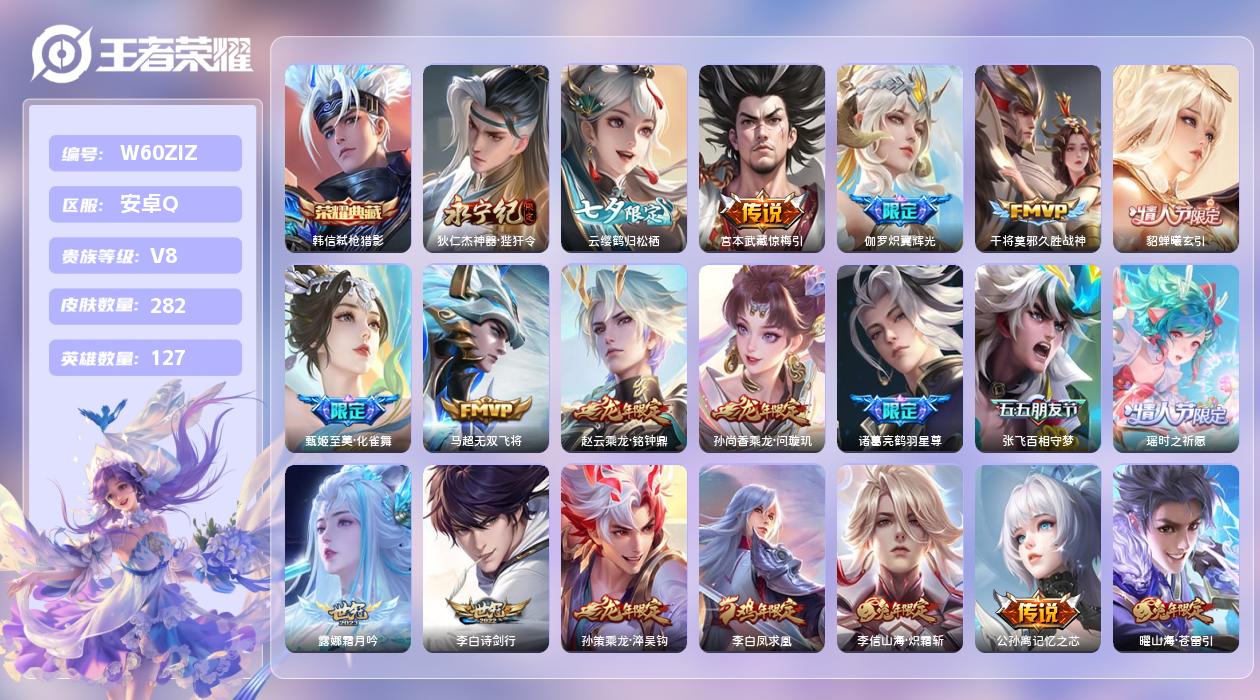Pick the 李白凤求凰 skin card
This screenshot has width=1260, height=700.
click(x=762, y=558)
